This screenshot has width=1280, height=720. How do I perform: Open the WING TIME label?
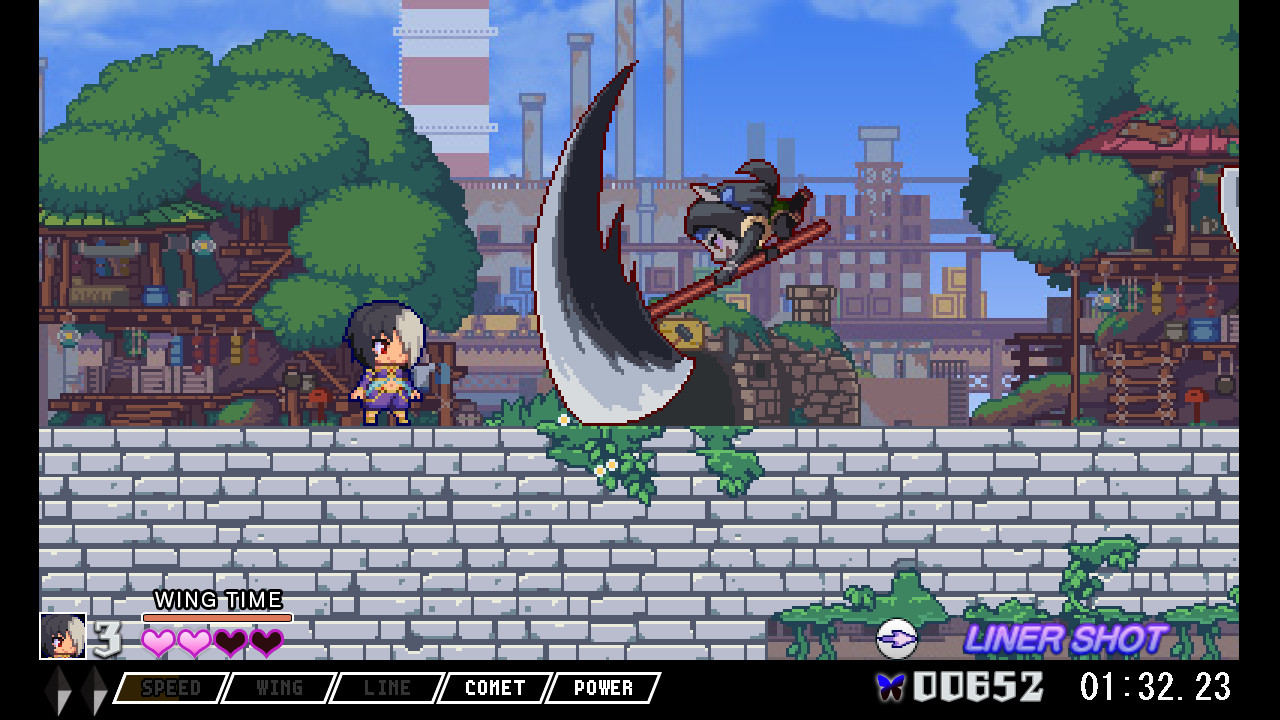[x=218, y=601]
